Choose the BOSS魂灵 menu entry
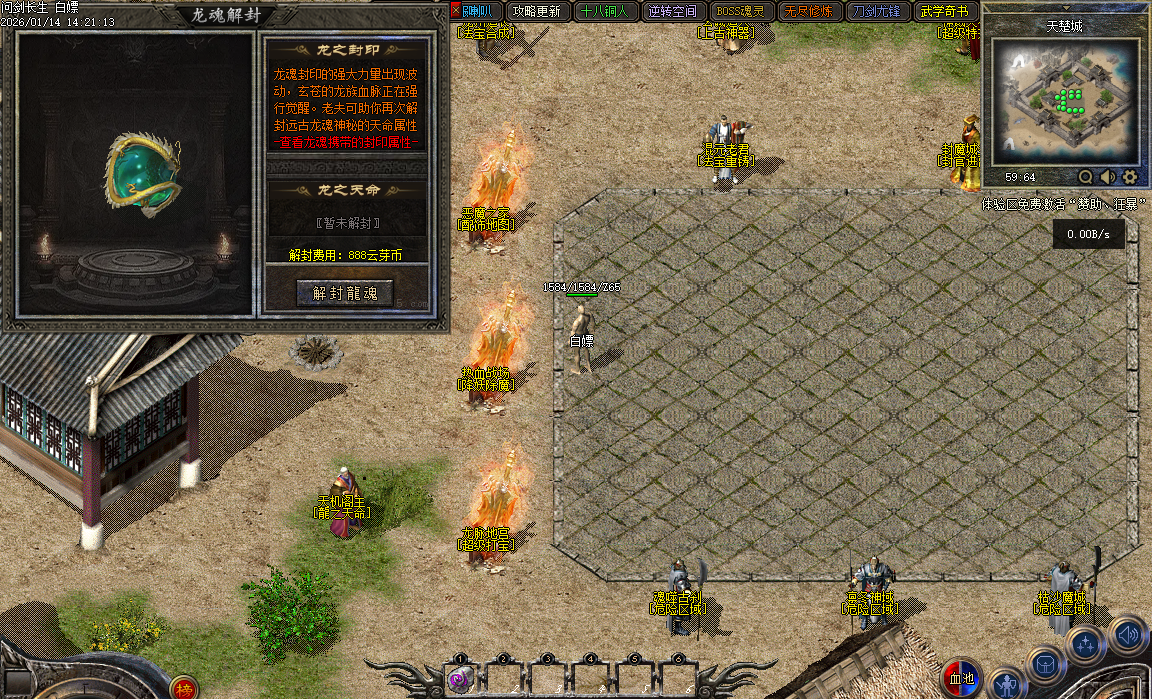This screenshot has width=1152, height=699. pos(740,11)
